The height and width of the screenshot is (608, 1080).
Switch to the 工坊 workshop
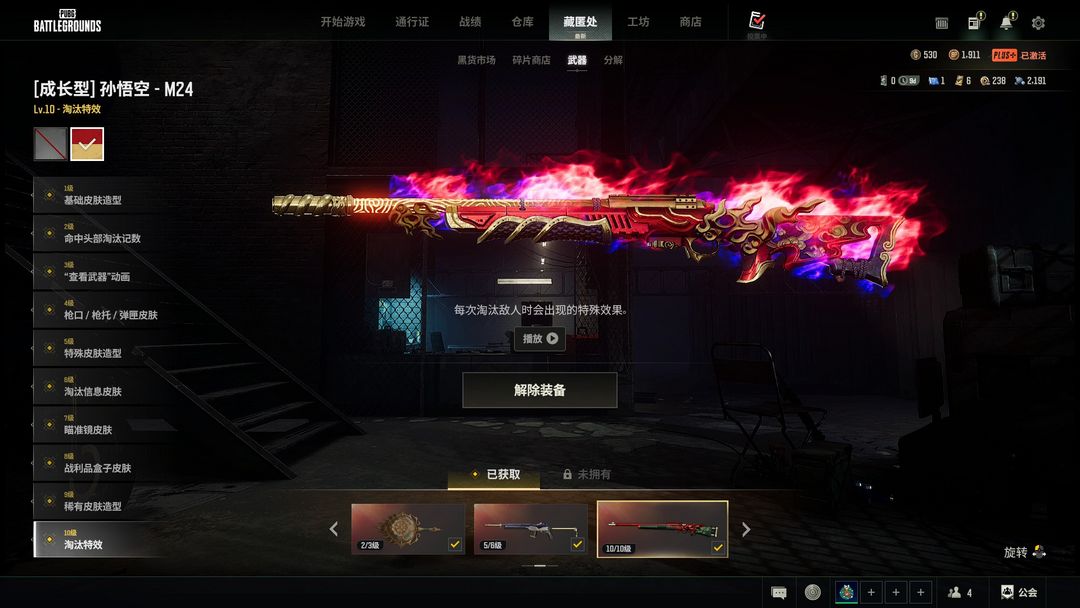pos(638,22)
